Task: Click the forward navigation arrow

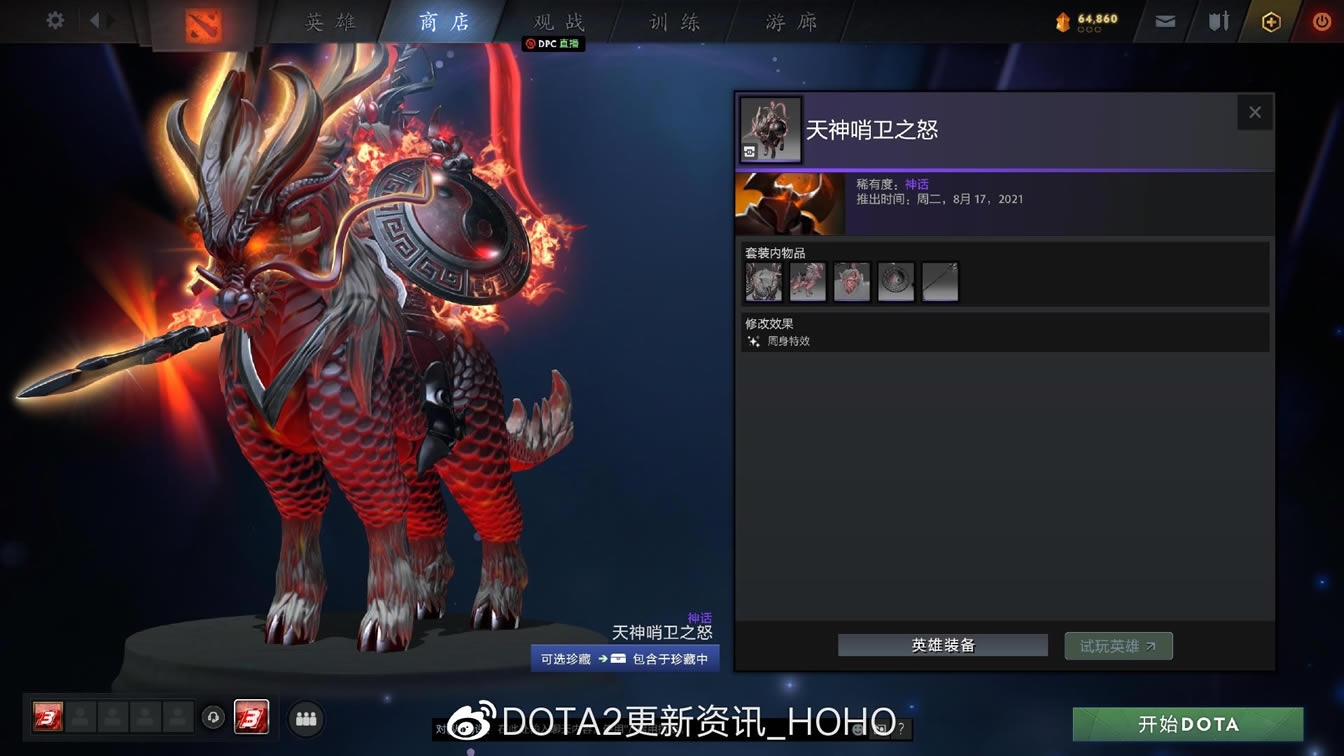Action: tap(110, 18)
